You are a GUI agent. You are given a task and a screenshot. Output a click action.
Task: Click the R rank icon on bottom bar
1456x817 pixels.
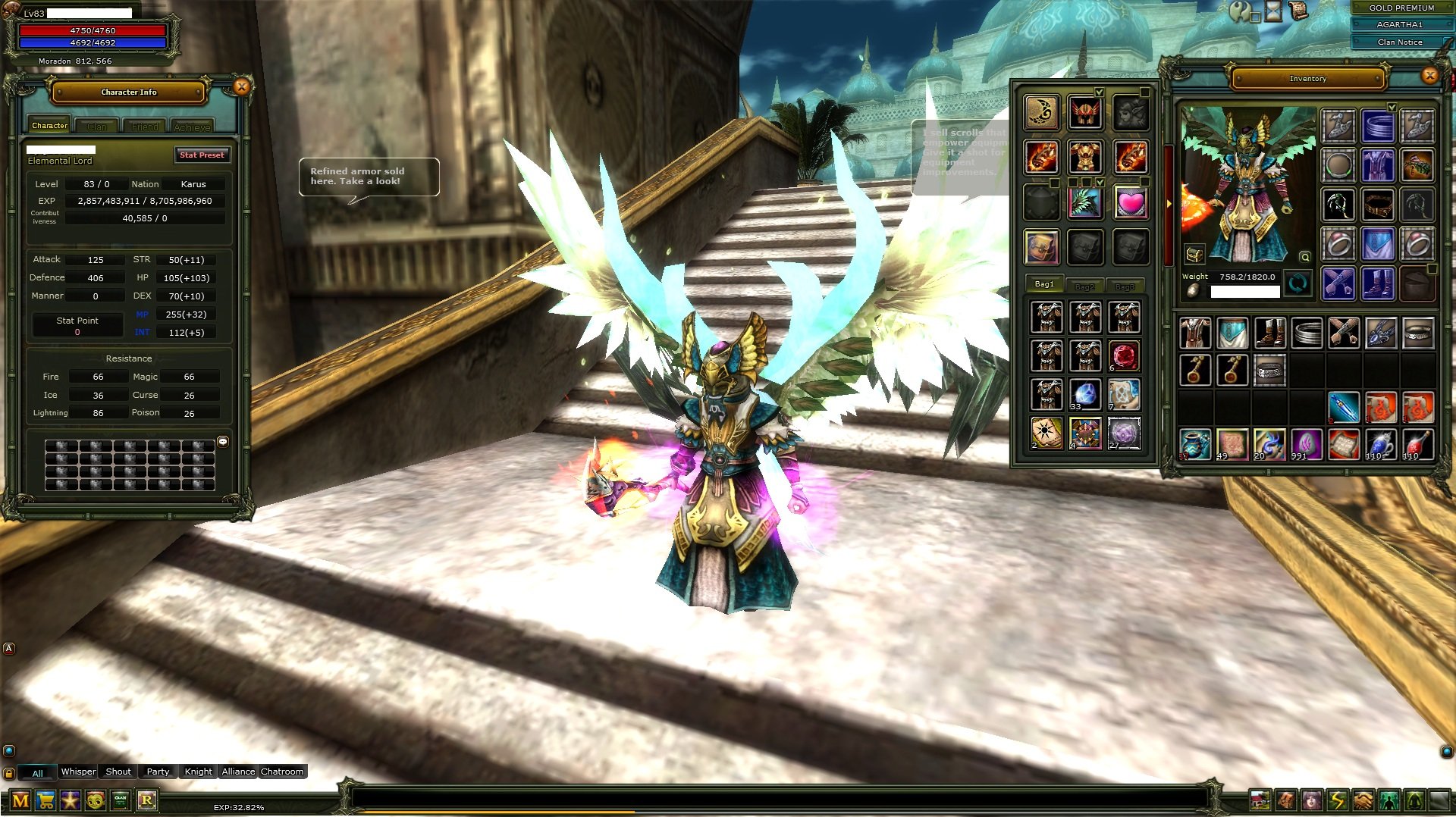coord(147,800)
